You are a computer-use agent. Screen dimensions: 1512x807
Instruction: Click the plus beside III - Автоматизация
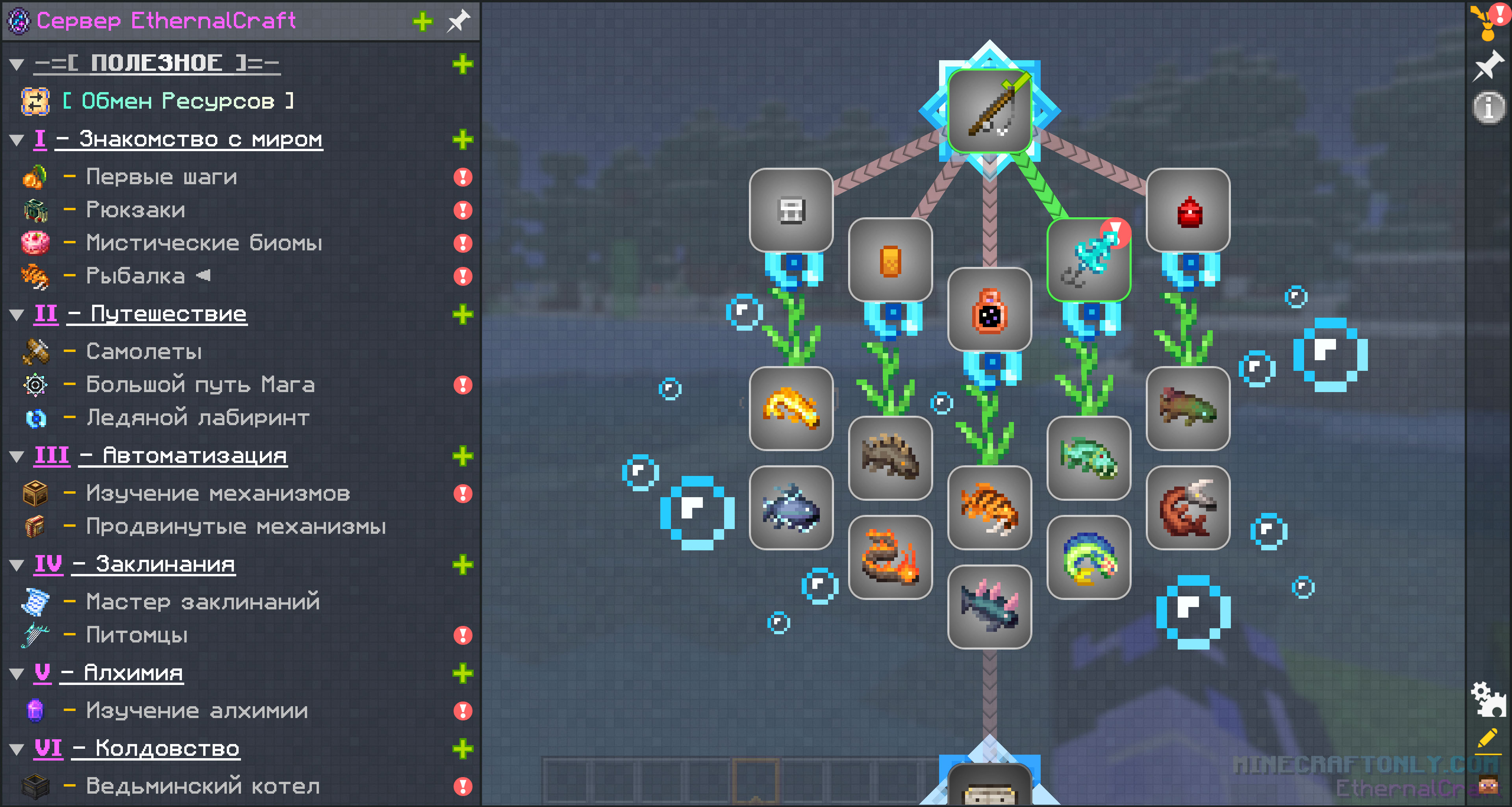click(x=463, y=456)
